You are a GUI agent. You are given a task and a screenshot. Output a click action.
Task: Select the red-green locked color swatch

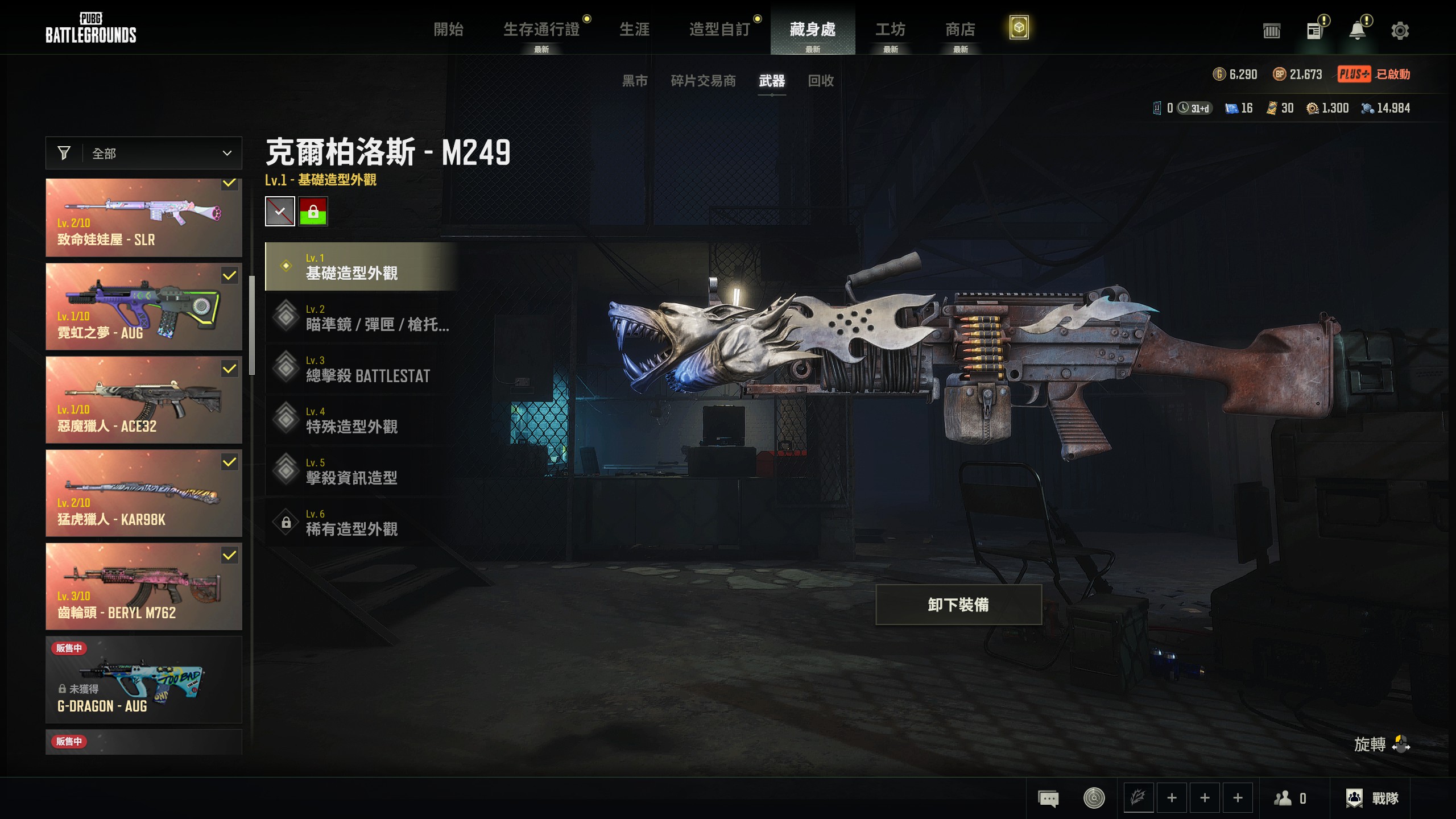point(313,212)
